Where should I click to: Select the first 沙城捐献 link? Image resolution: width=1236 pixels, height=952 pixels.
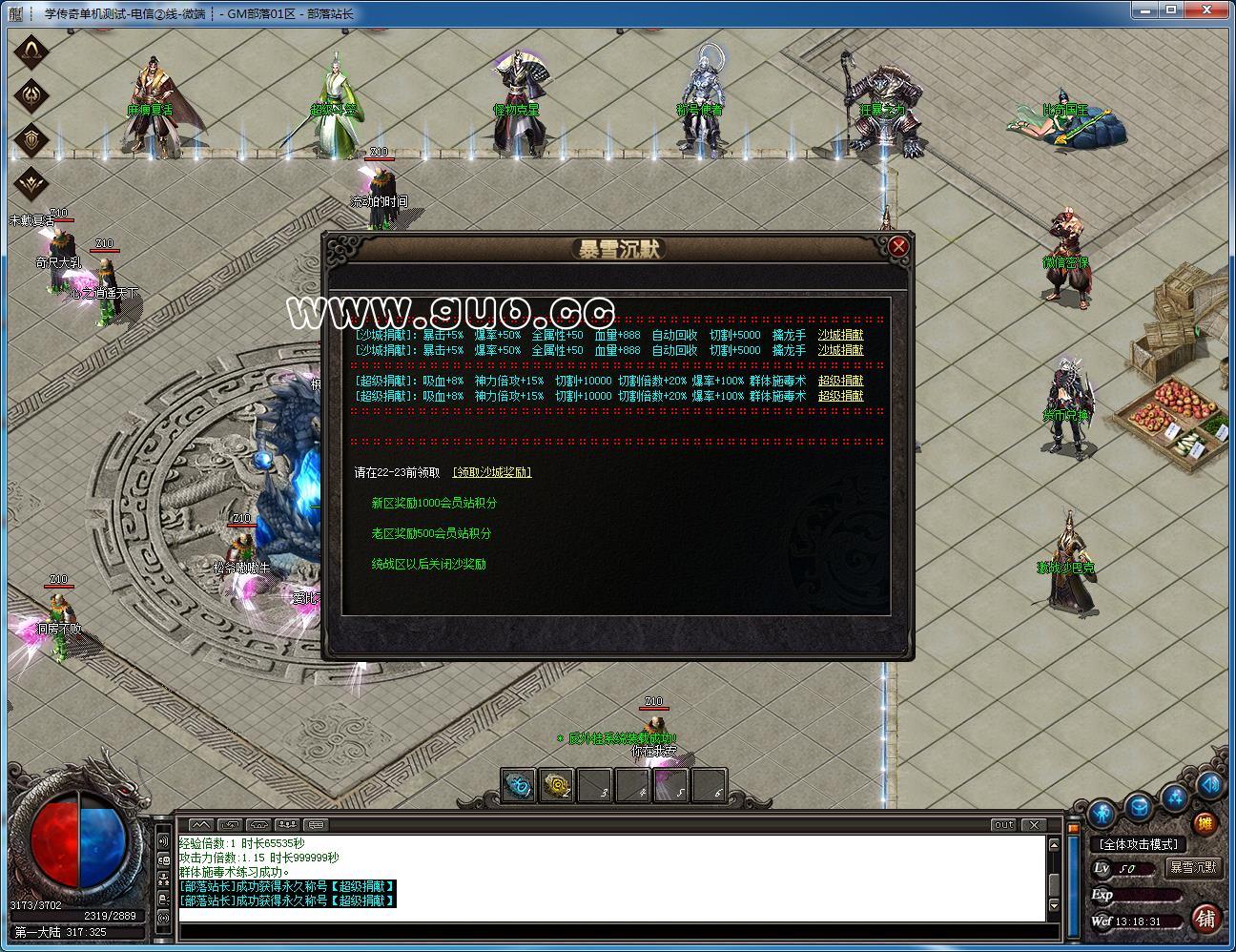pos(840,335)
